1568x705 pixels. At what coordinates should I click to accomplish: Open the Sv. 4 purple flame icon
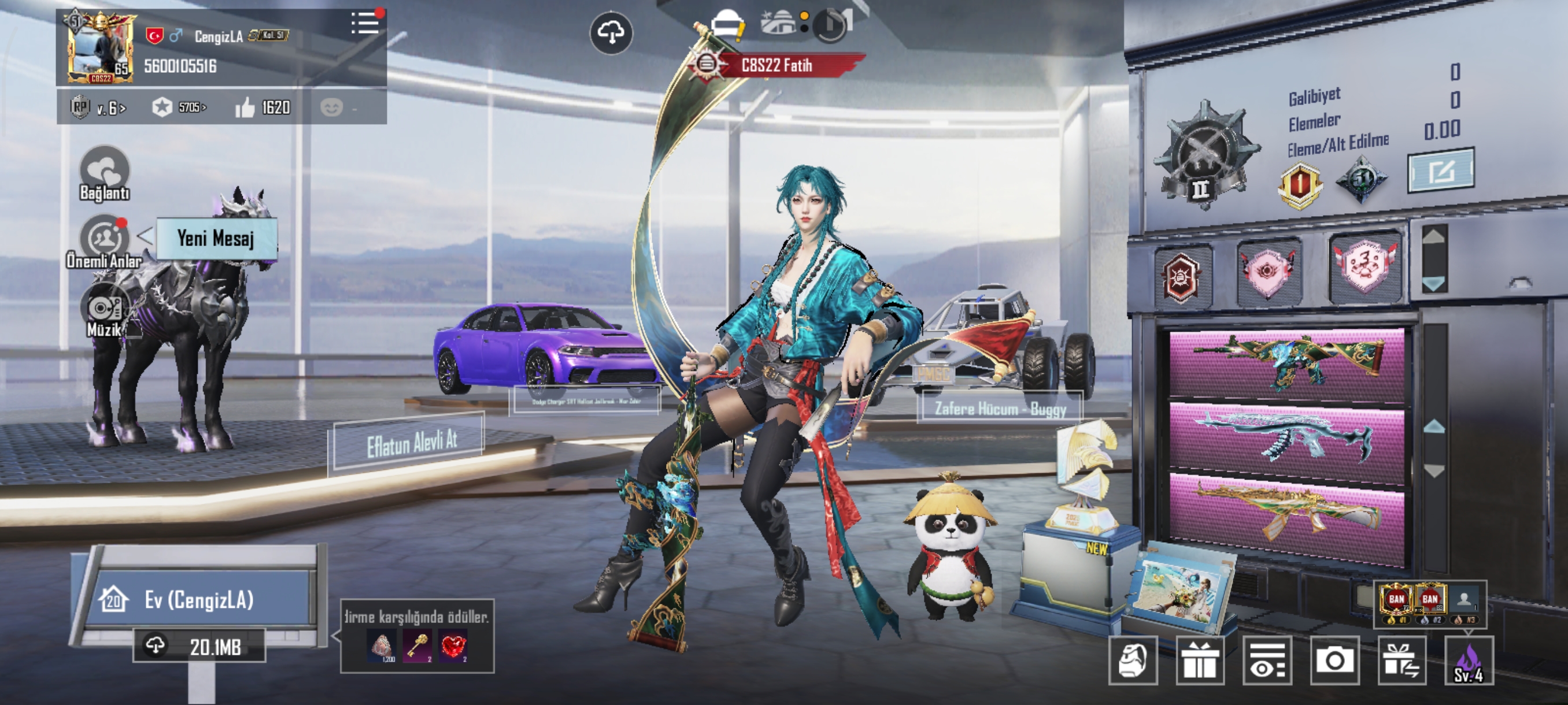(x=1468, y=661)
